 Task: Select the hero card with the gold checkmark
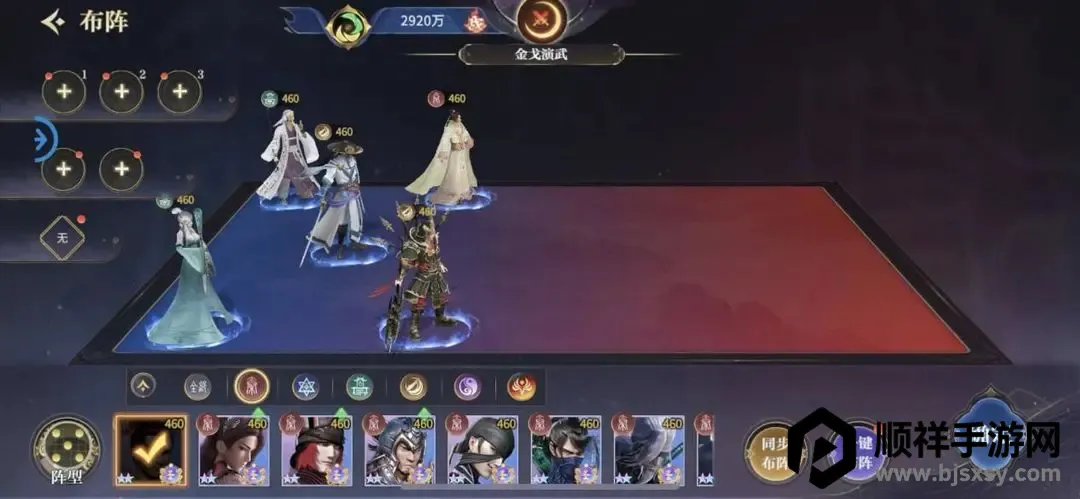pyautogui.click(x=150, y=450)
